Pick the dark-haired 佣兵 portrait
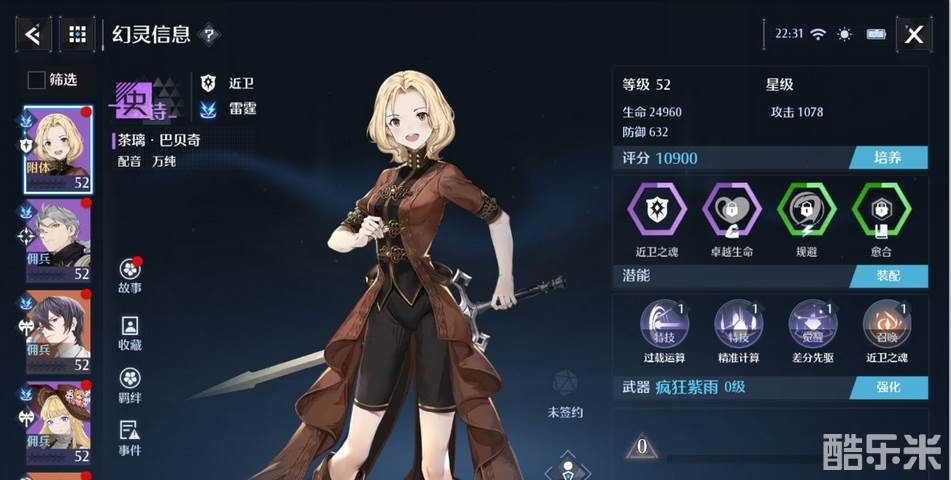This screenshot has width=951, height=480. (x=58, y=331)
